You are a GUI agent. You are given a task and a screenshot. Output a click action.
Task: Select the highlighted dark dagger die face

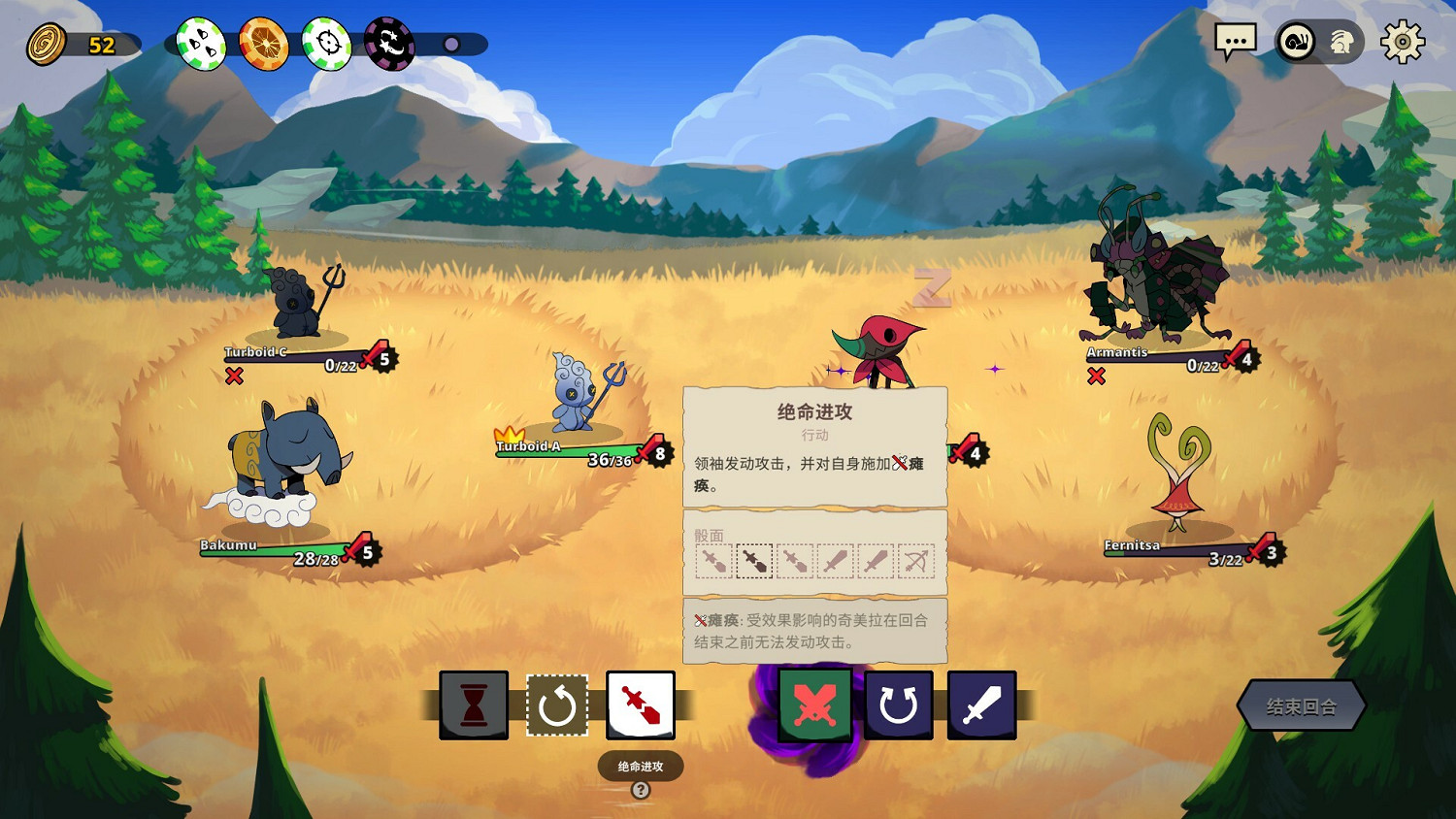pos(754,561)
